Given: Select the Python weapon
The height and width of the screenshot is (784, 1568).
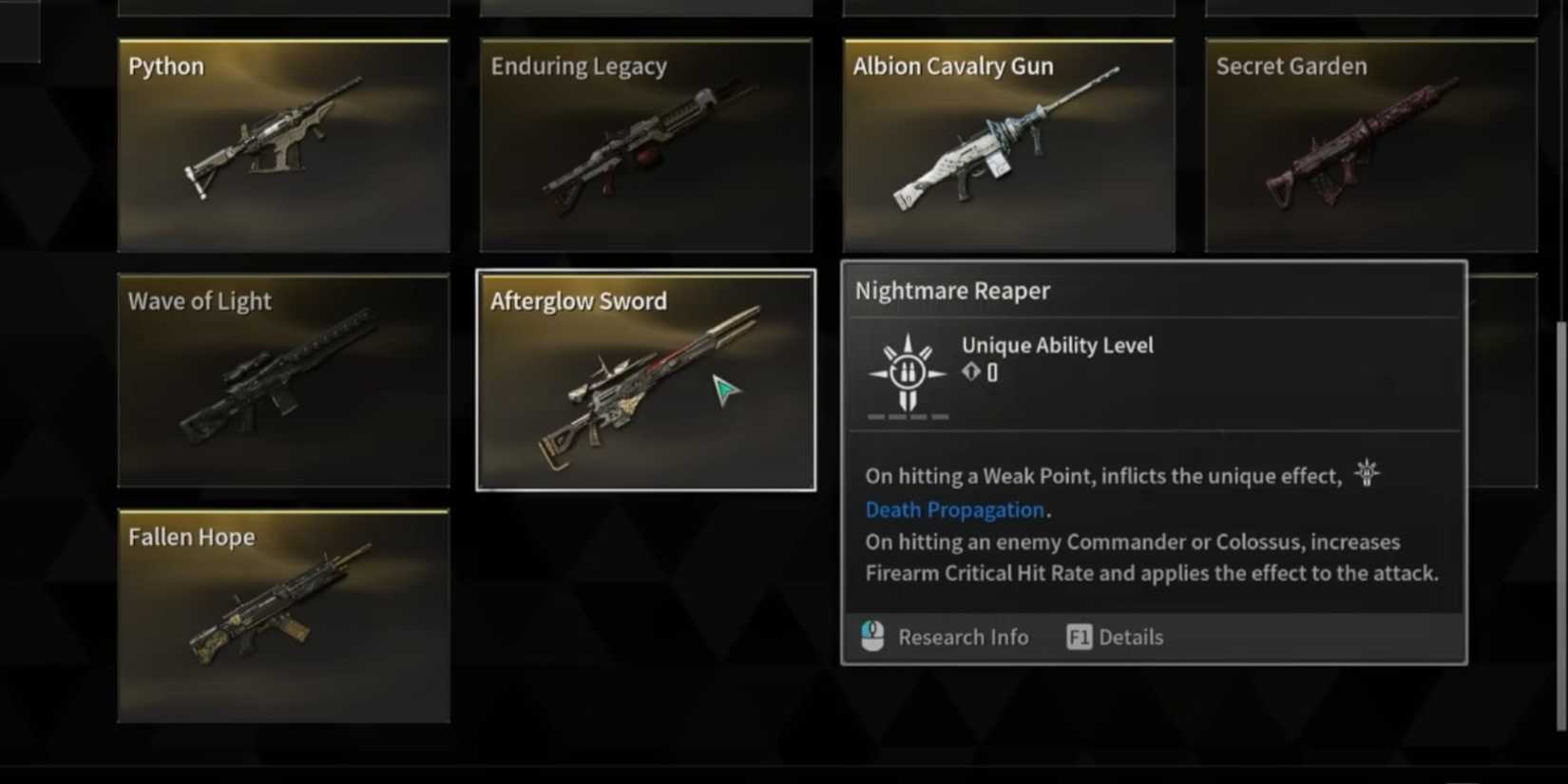Looking at the screenshot, I should pos(283,144).
